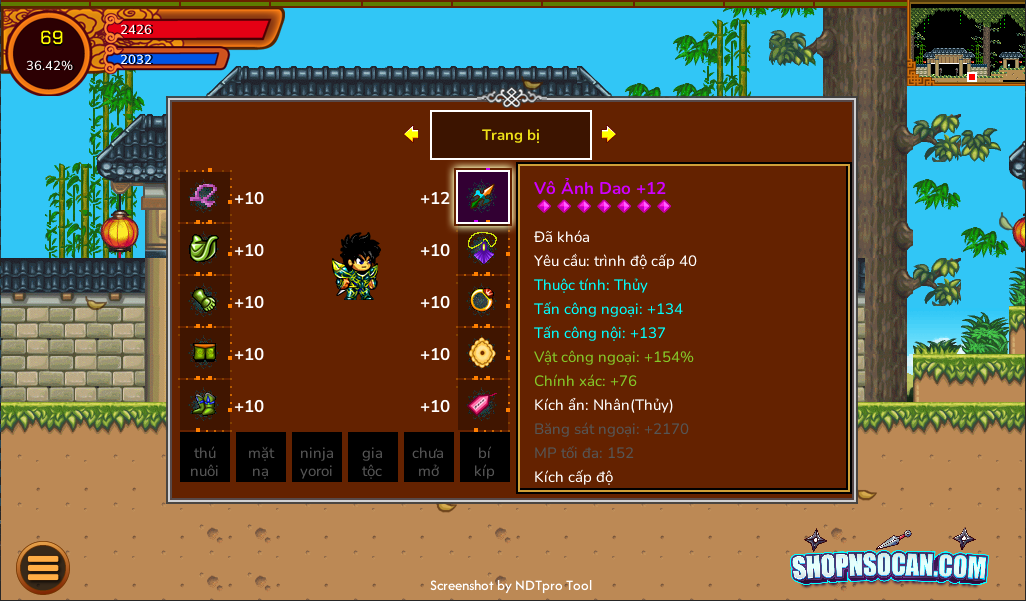This screenshot has height=601, width=1026.
Task: Open the mặt nạ mask slot
Action: tap(261, 458)
